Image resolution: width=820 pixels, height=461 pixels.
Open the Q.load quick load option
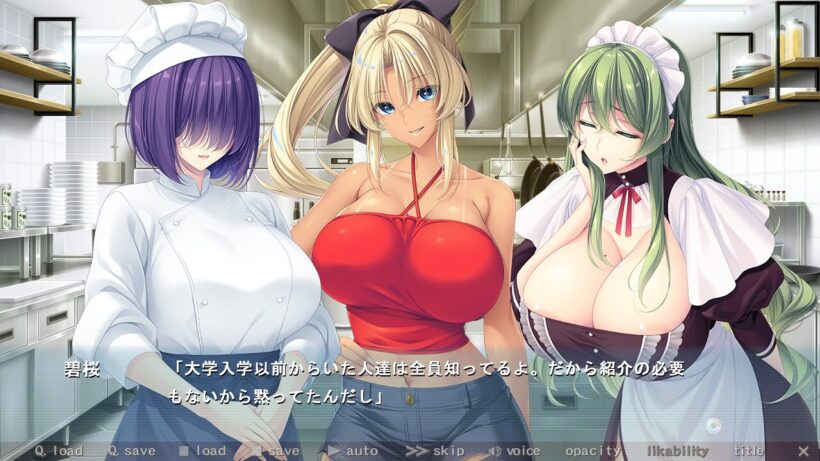(59, 451)
